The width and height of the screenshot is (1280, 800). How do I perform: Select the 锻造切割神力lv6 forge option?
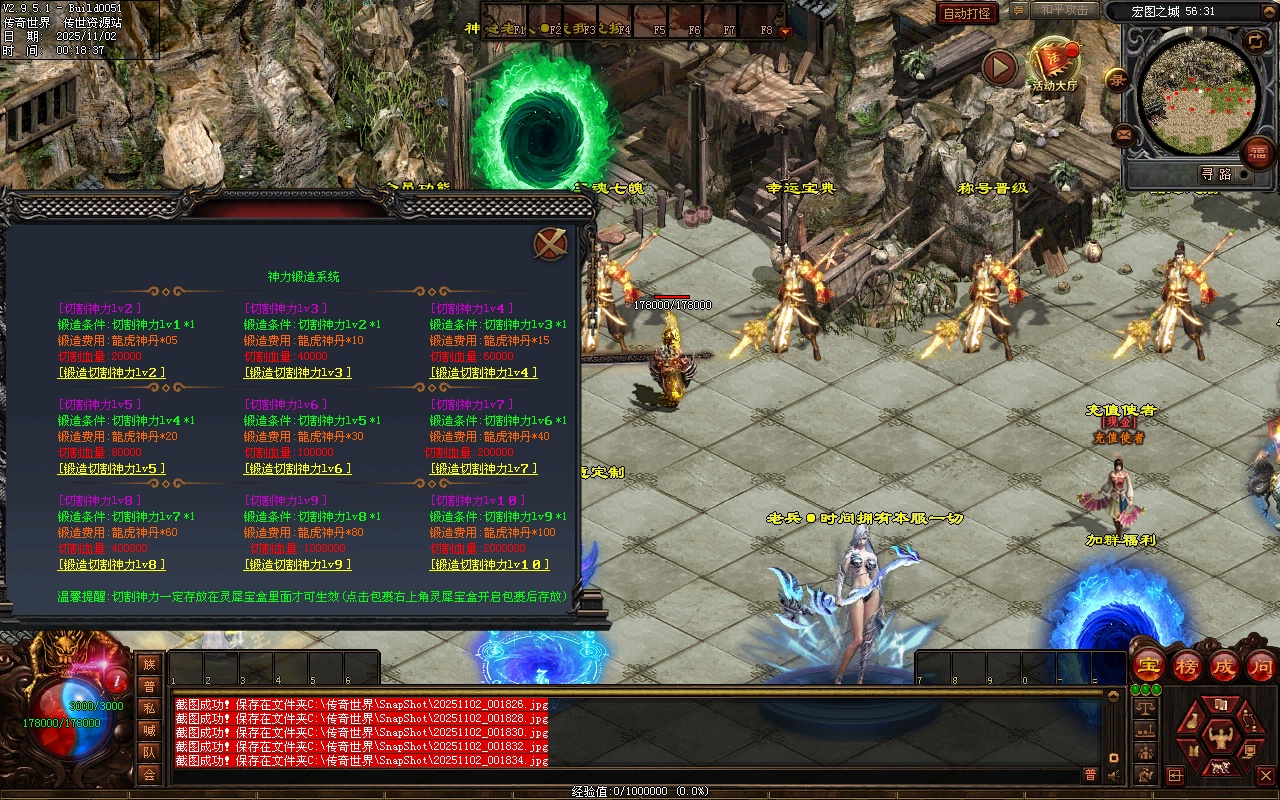298,468
